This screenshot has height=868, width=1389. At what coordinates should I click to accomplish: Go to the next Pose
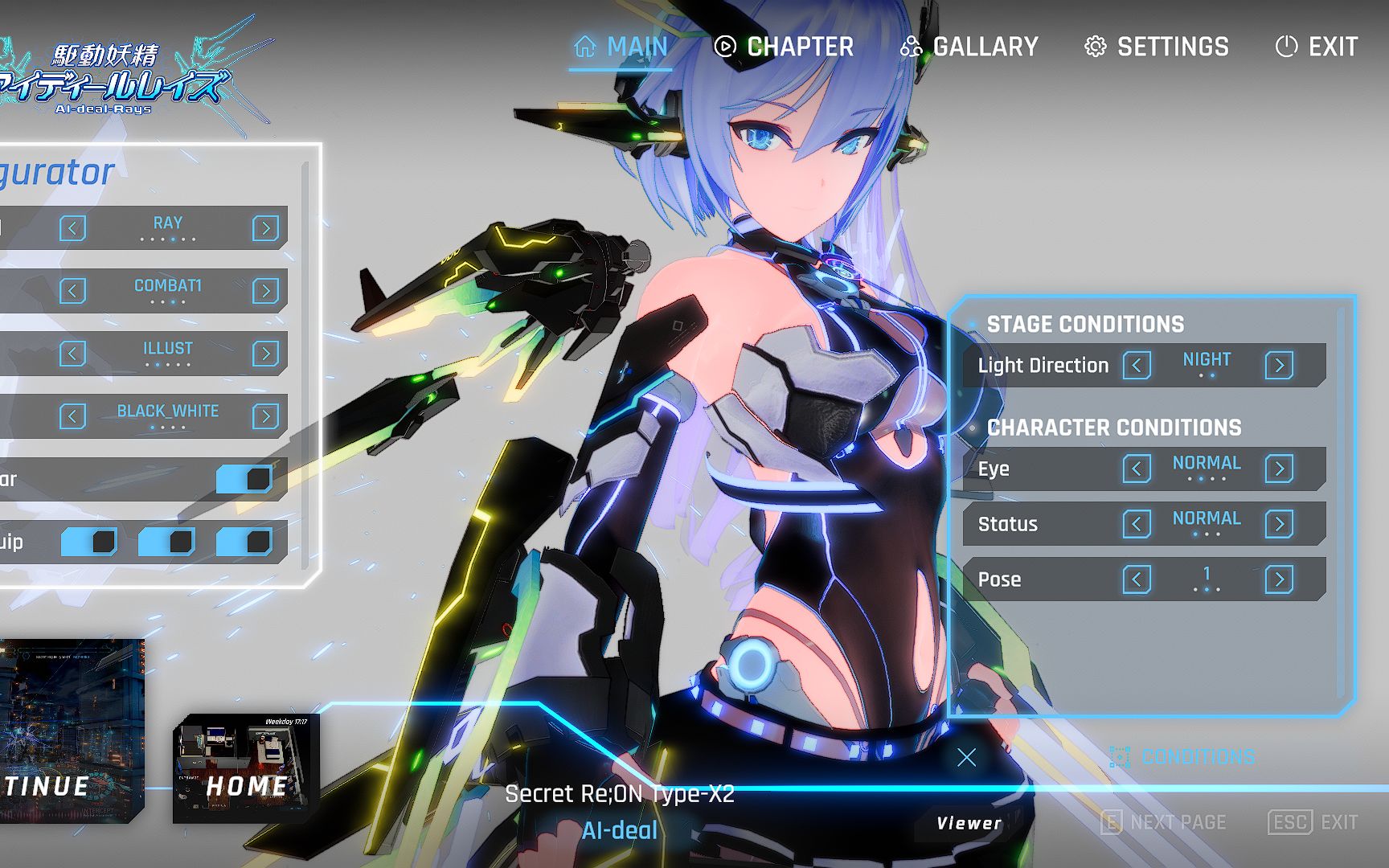coord(1279,579)
